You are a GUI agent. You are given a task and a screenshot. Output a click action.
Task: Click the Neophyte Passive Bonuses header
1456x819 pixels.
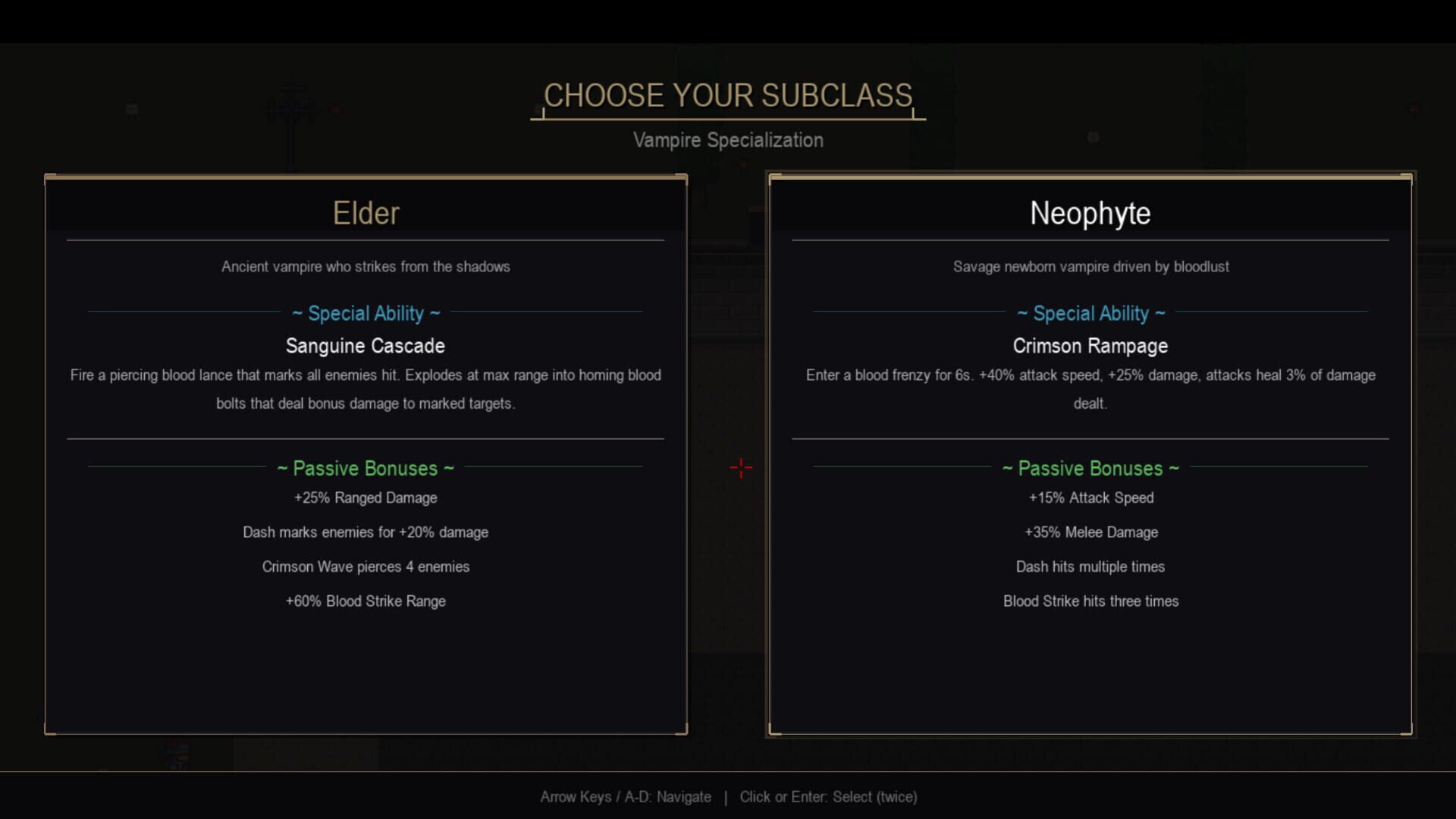tap(1090, 468)
